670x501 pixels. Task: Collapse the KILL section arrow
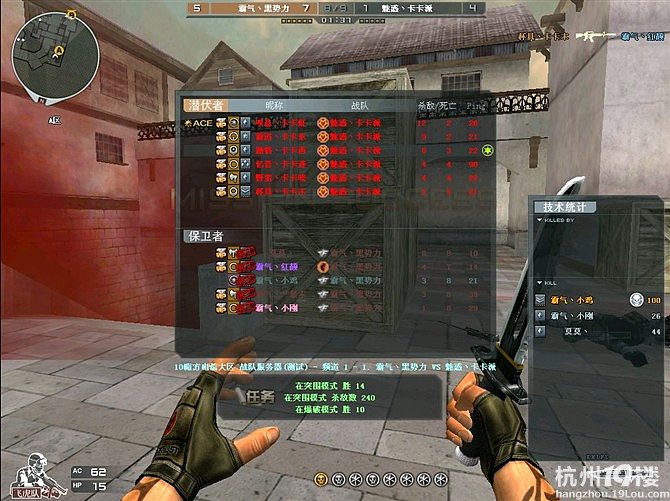pos(539,283)
